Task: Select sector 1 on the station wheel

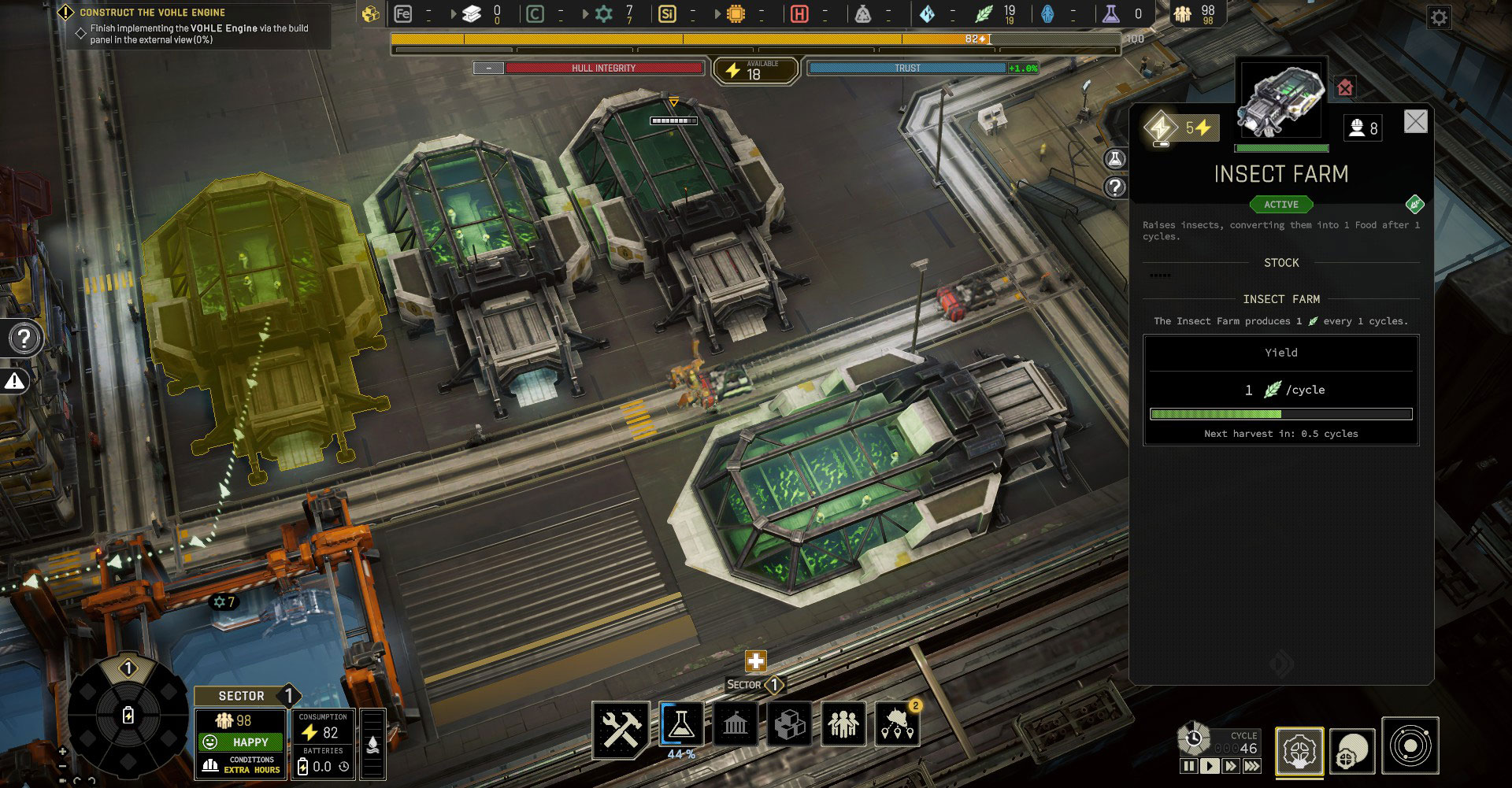Action: tap(128, 669)
